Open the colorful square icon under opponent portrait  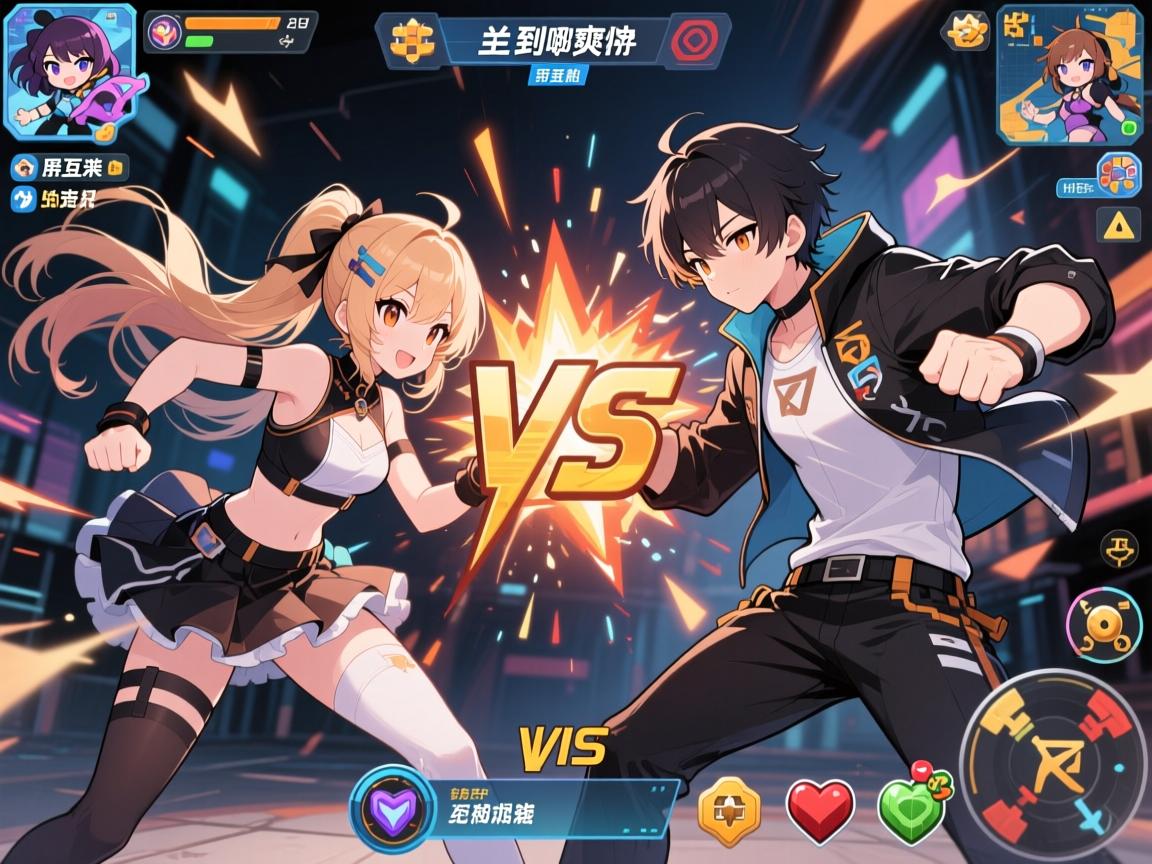click(1118, 175)
